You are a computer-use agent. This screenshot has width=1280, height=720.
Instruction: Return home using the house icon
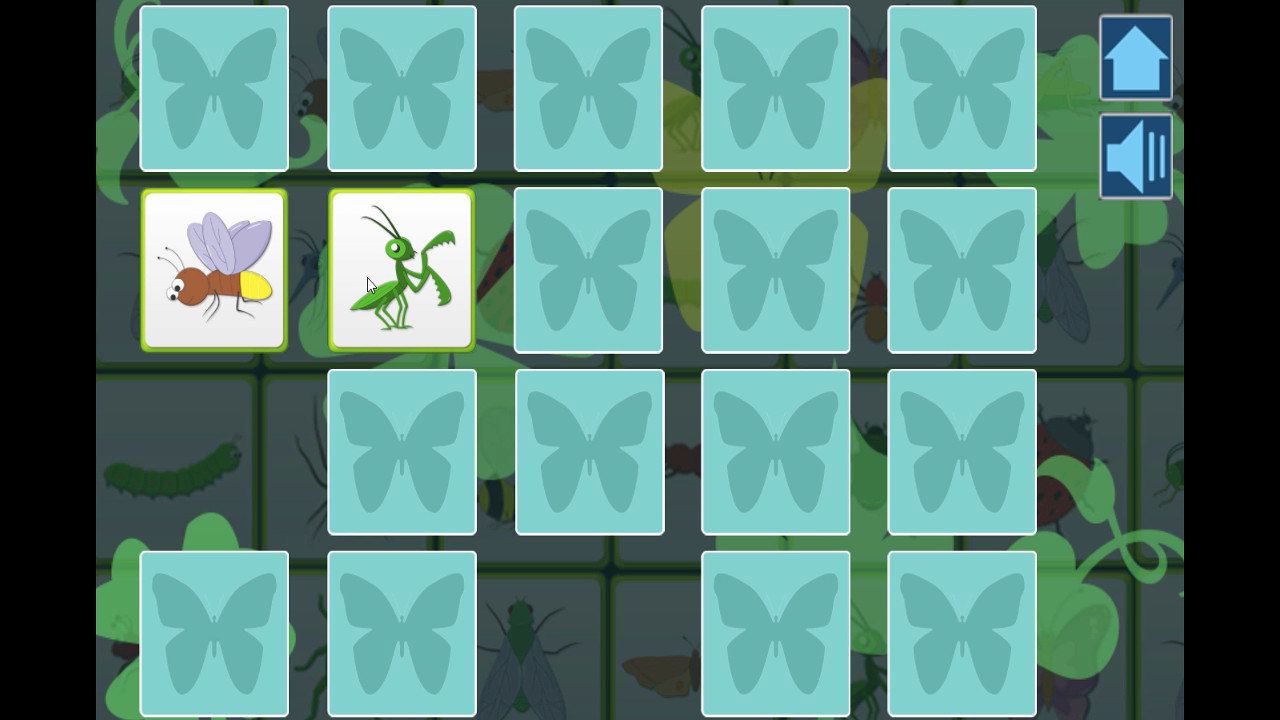tap(1135, 58)
